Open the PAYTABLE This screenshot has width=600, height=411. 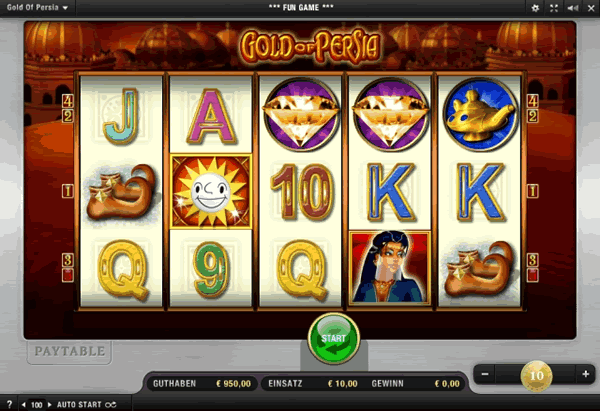tap(68, 351)
